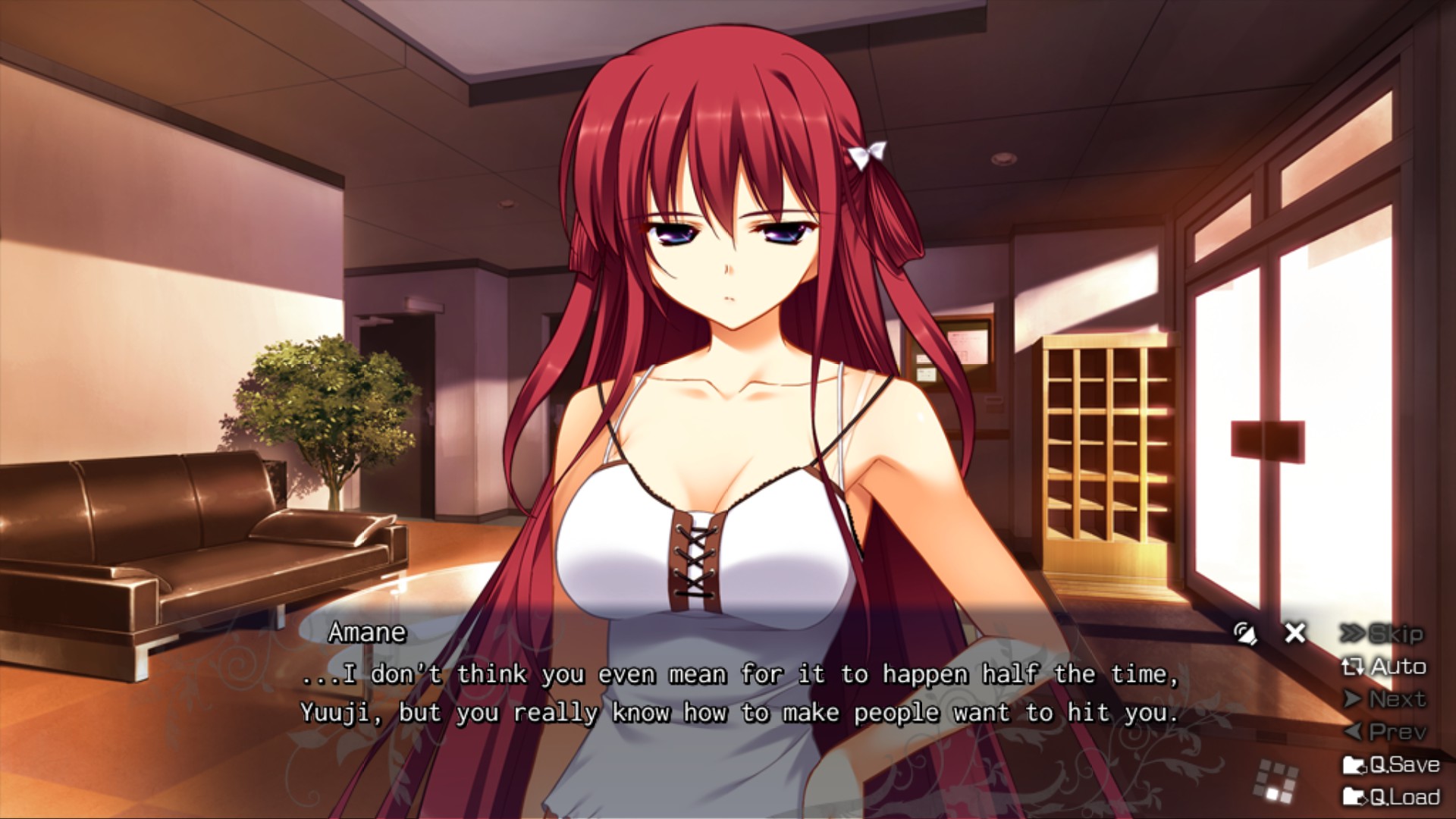Toggle Auto mode

click(1383, 667)
